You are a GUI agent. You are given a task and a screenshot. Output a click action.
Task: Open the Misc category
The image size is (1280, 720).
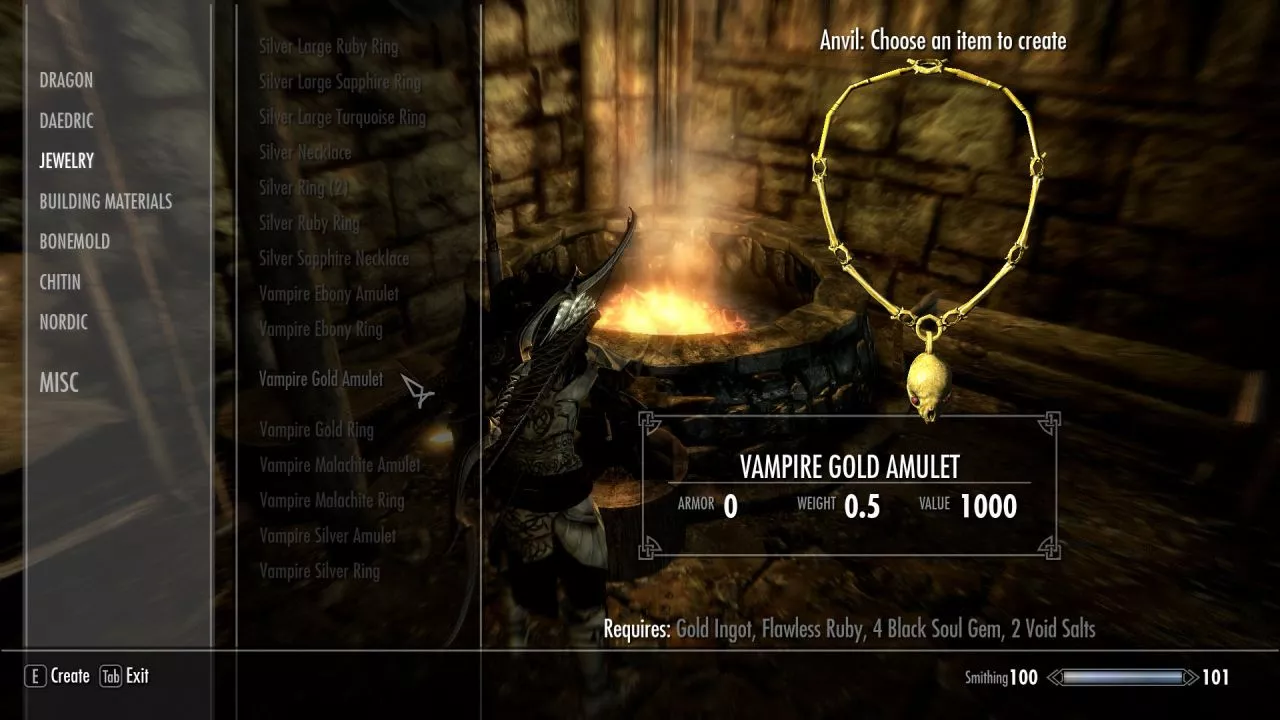tap(59, 382)
